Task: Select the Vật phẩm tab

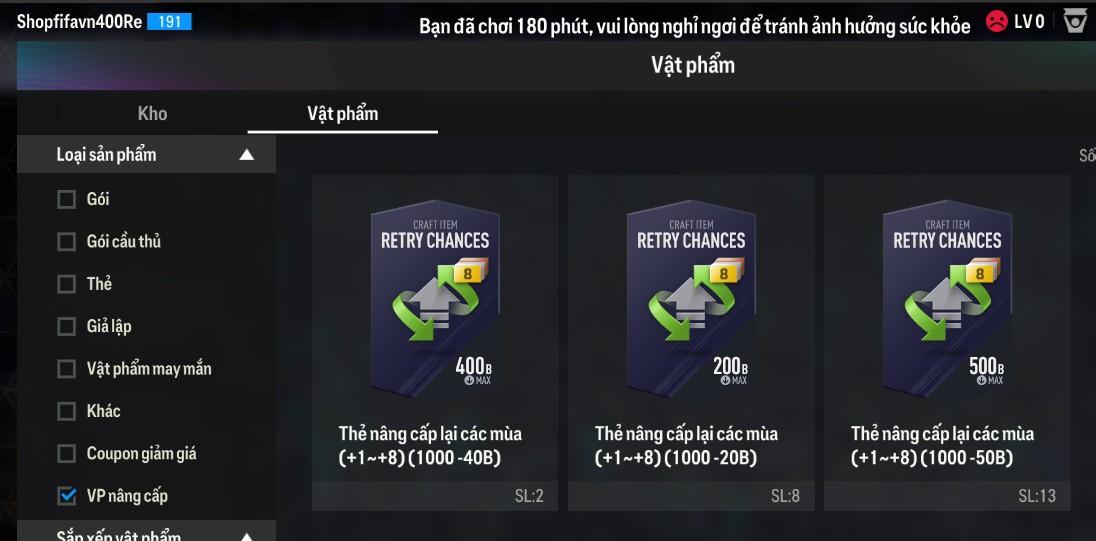Action: [x=342, y=113]
